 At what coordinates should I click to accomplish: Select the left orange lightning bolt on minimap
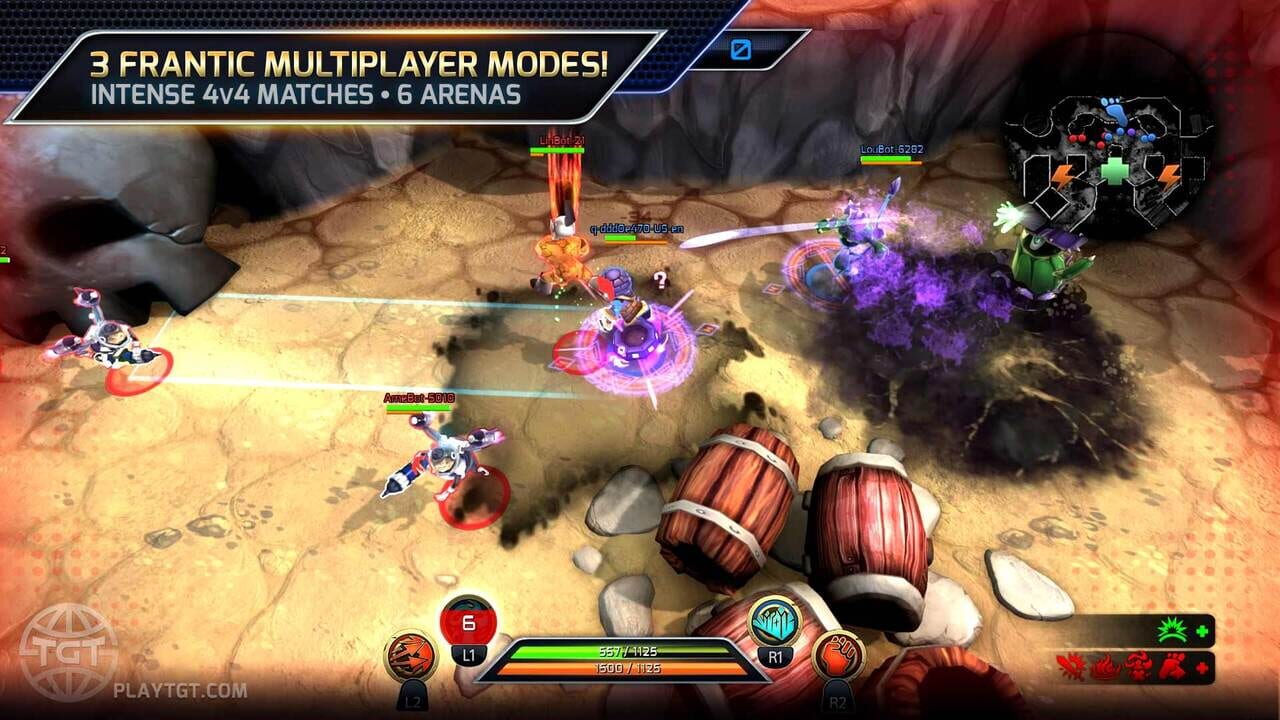pos(1062,175)
